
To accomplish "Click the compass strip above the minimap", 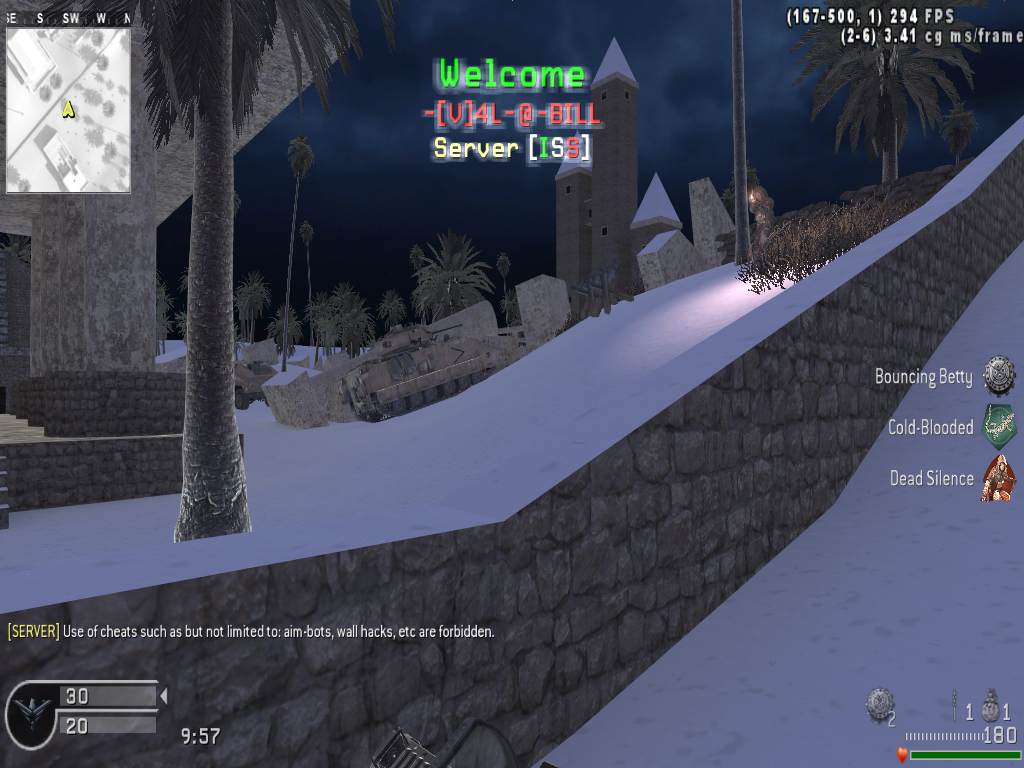I will point(68,19).
